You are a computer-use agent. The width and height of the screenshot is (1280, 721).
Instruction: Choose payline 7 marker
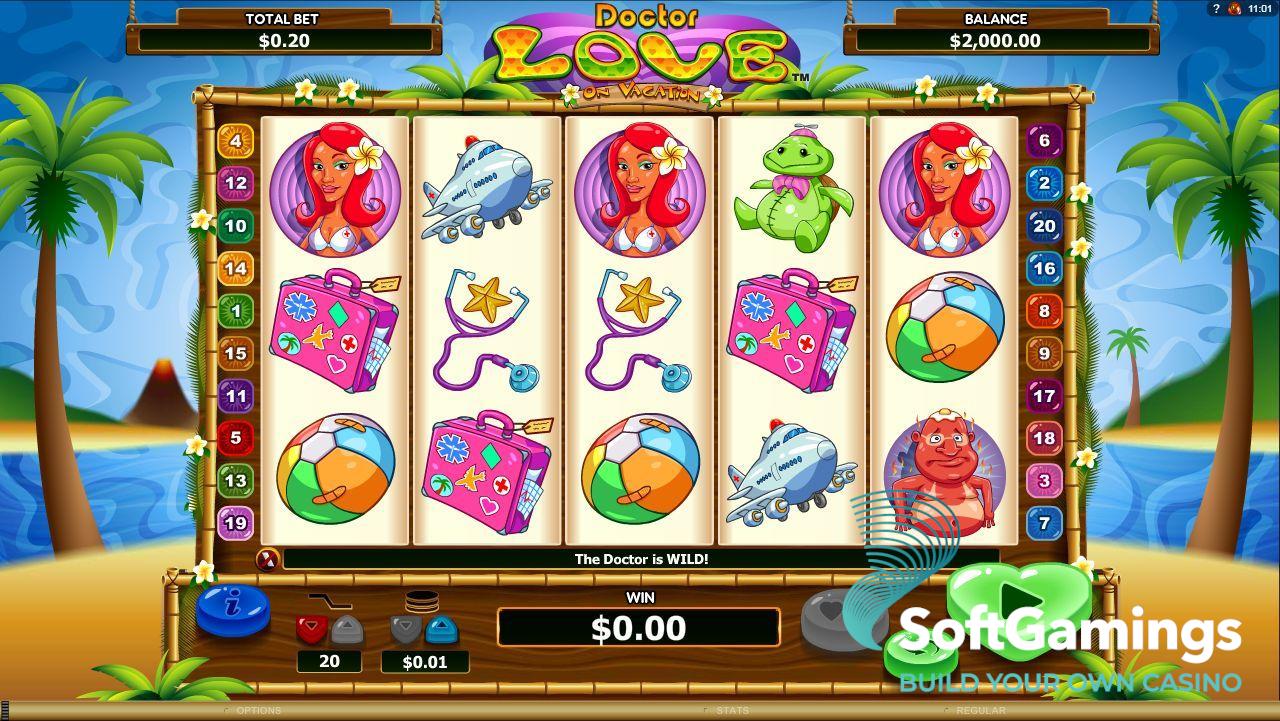point(1044,522)
